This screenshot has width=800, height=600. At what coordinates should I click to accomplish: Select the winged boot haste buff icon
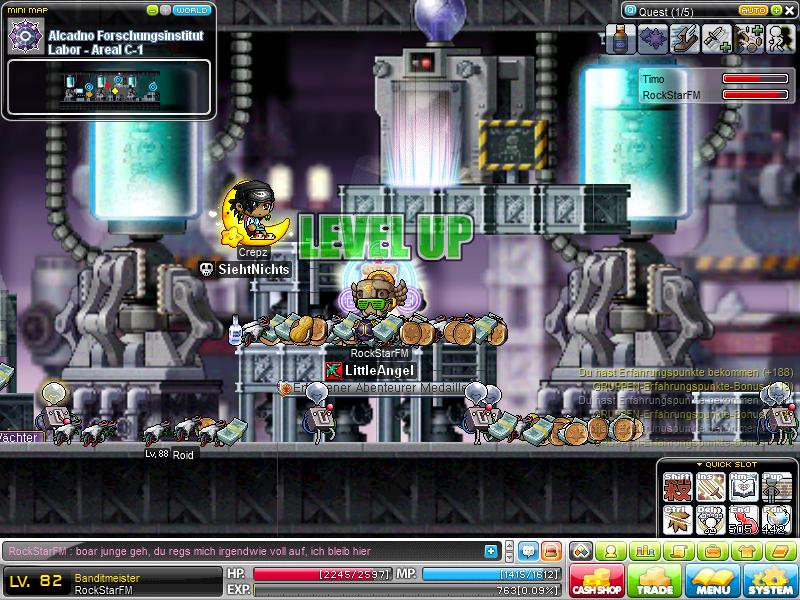(685, 38)
